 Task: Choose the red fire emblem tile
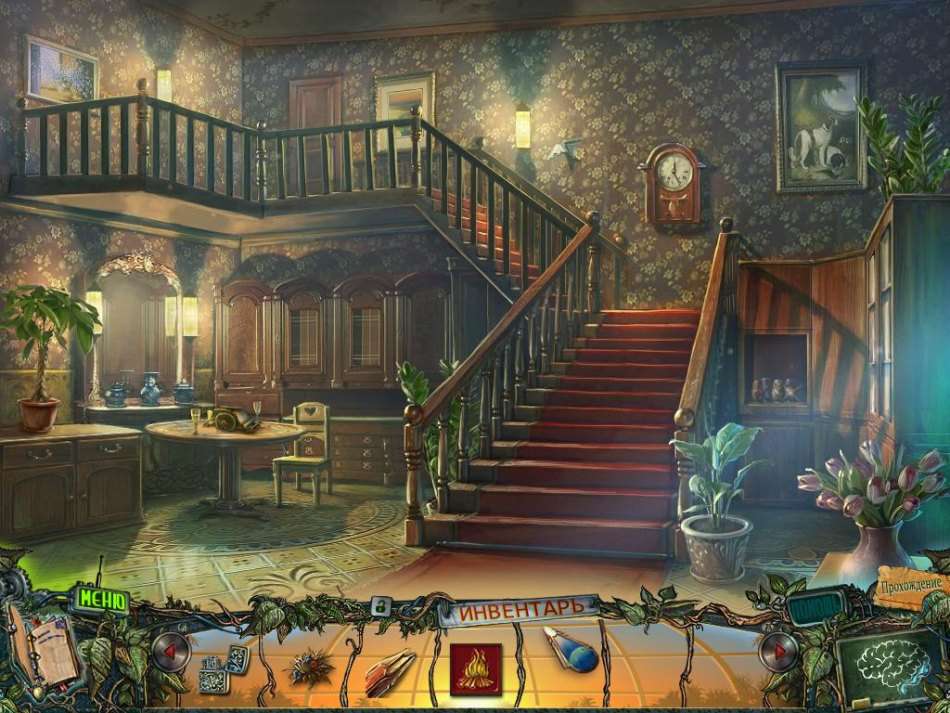(x=475, y=667)
